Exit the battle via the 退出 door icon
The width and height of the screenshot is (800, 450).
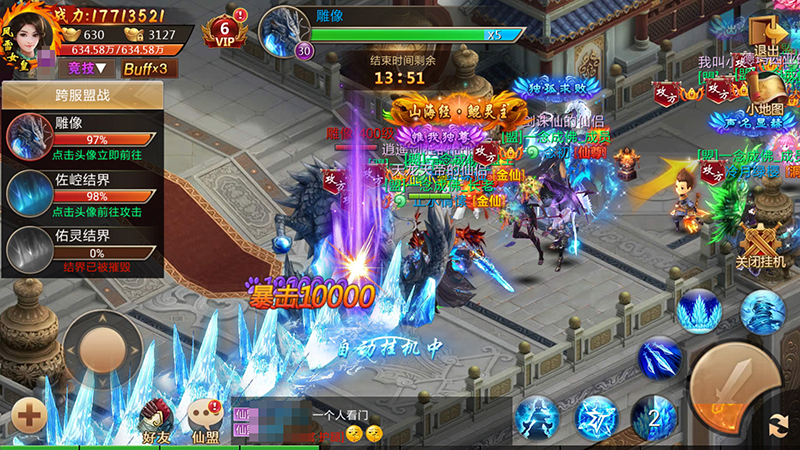point(768,33)
